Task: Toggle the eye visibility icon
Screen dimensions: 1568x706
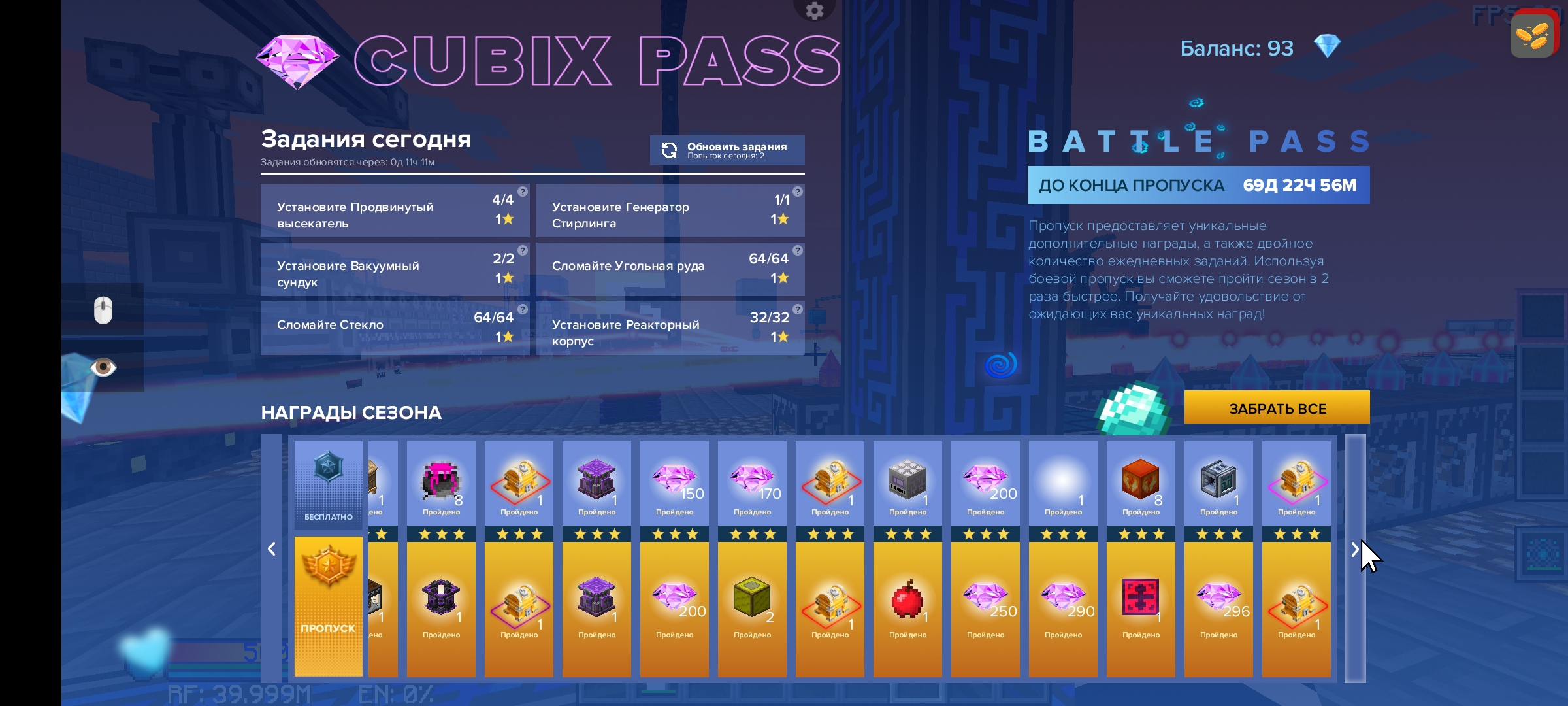Action: click(x=103, y=367)
